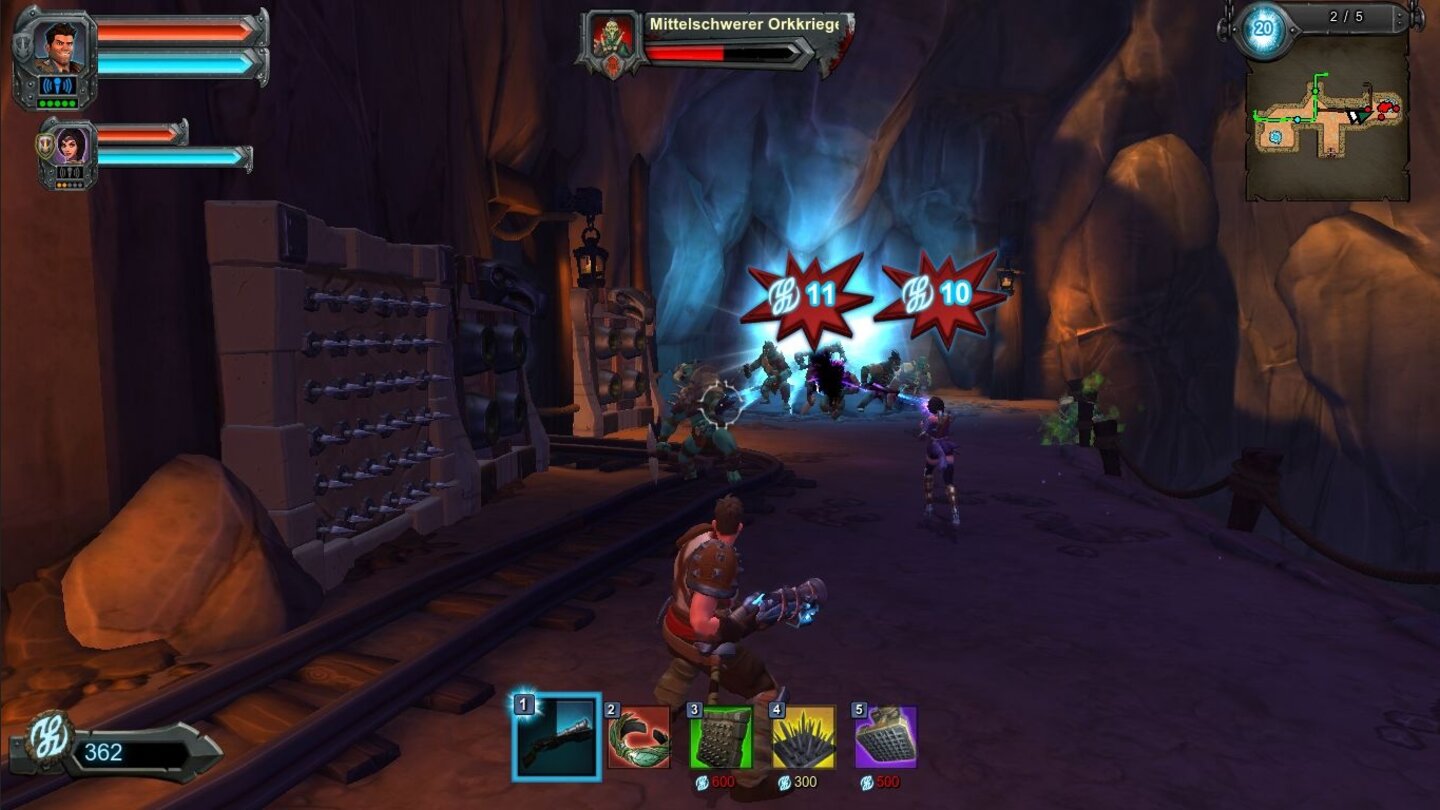Click the voice chat antenna indicator

(x=58, y=85)
